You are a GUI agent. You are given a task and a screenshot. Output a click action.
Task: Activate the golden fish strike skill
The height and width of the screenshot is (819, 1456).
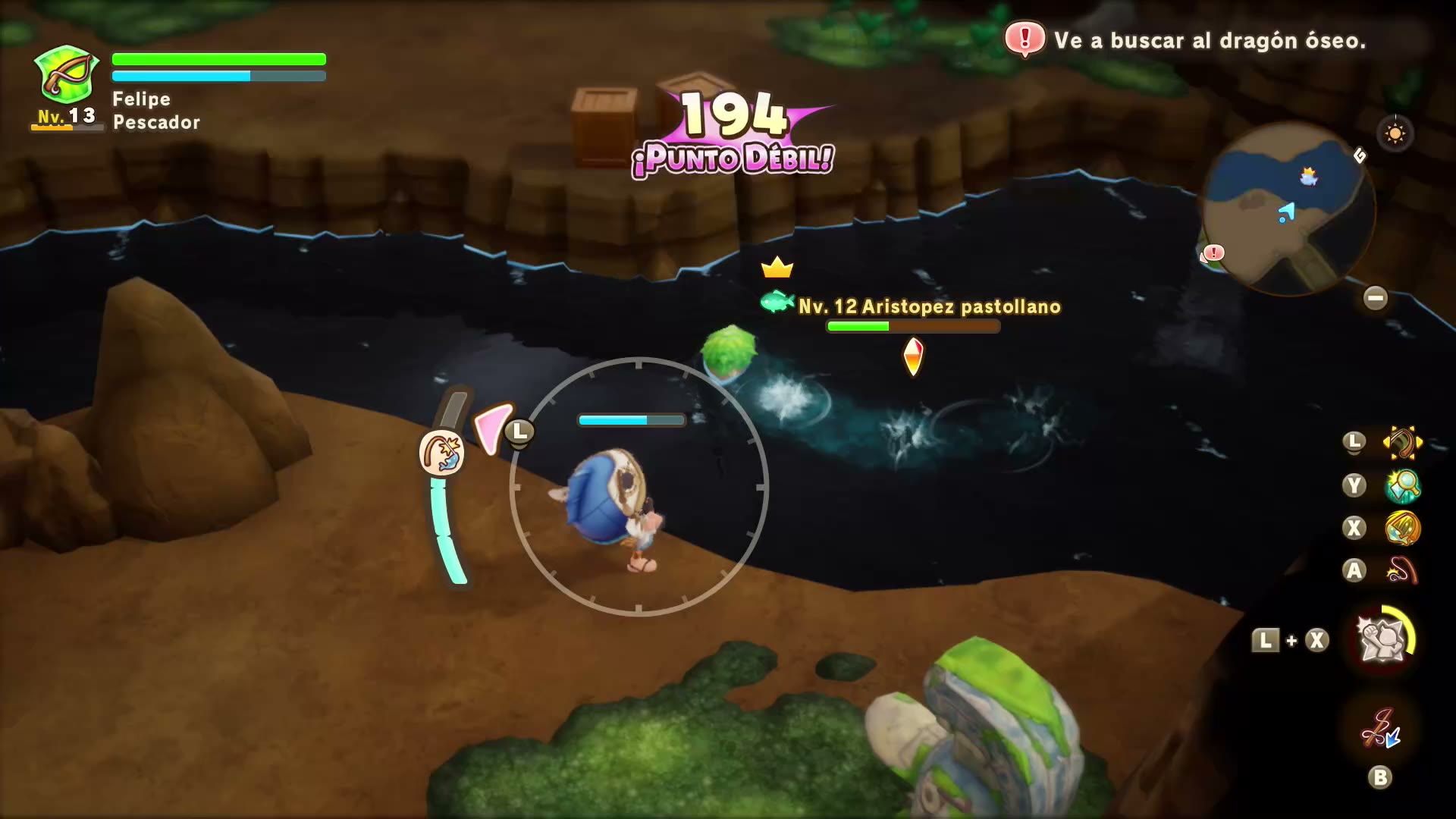[1402, 528]
